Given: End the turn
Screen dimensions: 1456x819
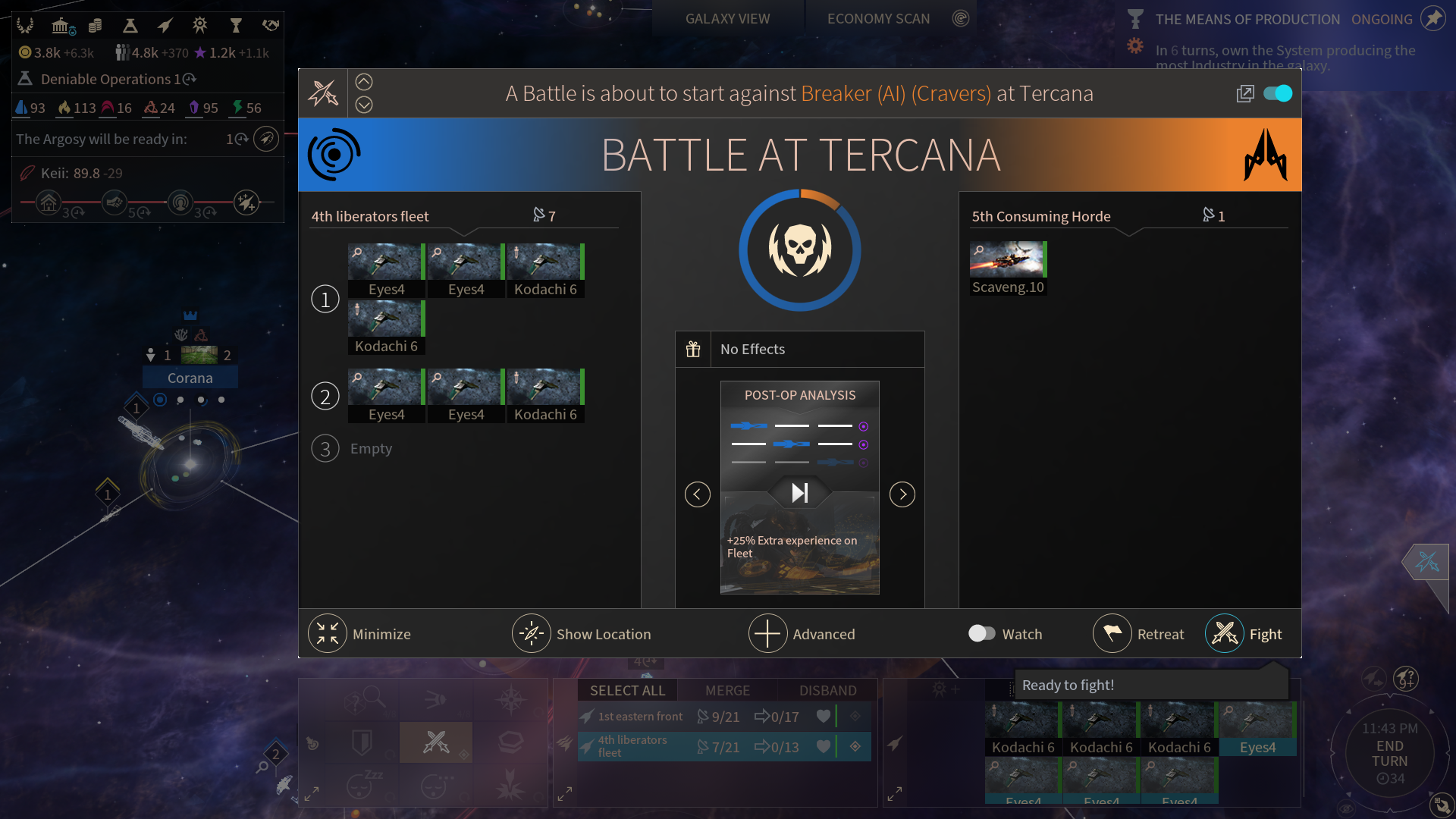Looking at the screenshot, I should pos(1389,753).
